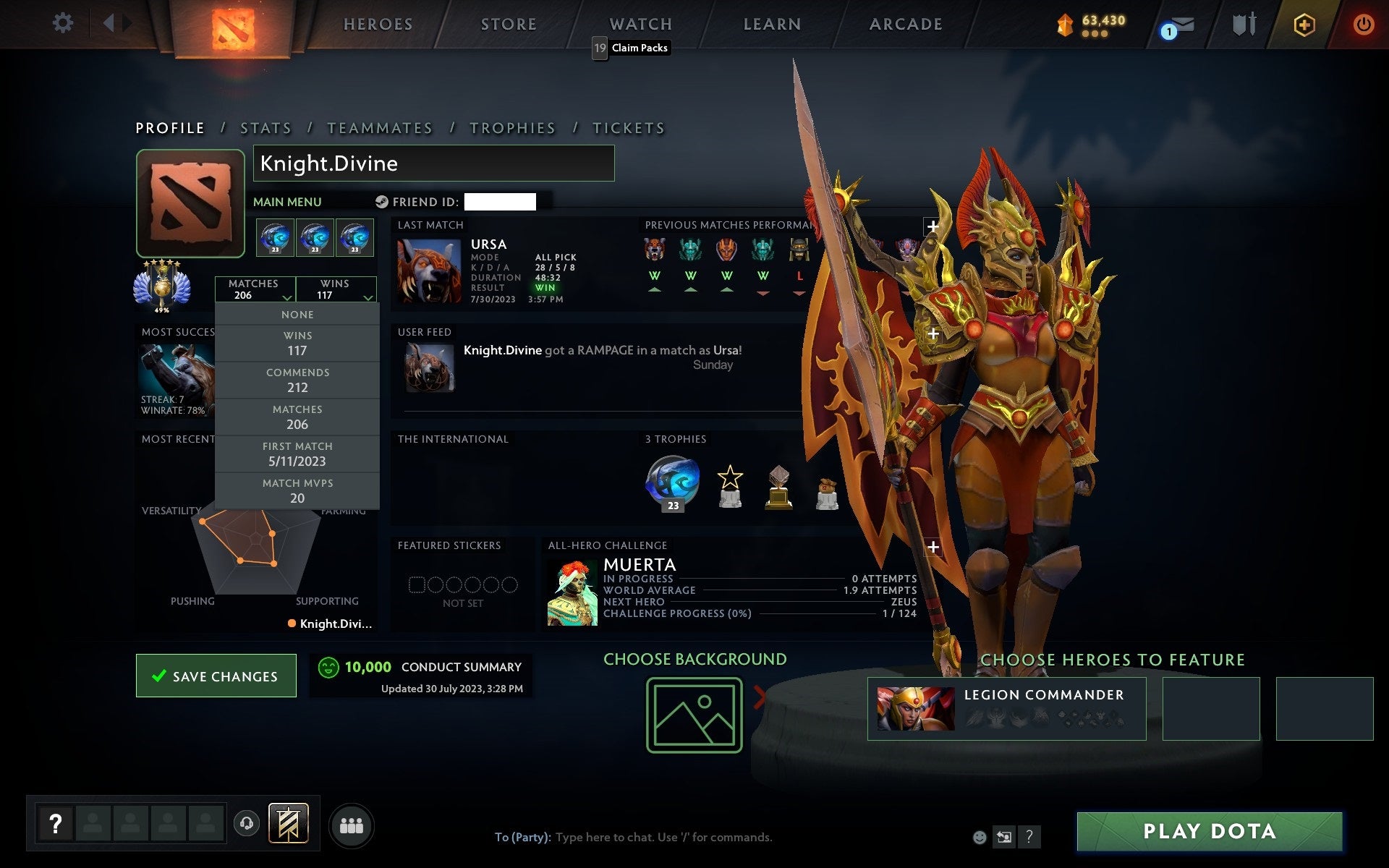Click the SAVE CHANGES button

[x=216, y=675]
